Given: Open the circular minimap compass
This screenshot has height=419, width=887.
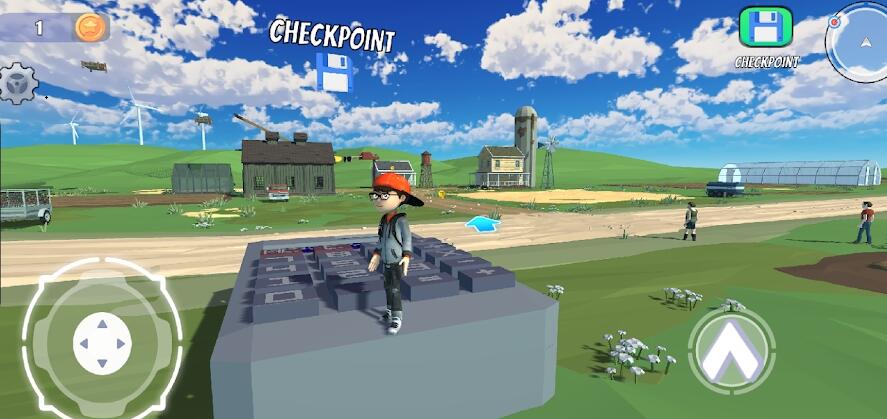Looking at the screenshot, I should pyautogui.click(x=859, y=40).
